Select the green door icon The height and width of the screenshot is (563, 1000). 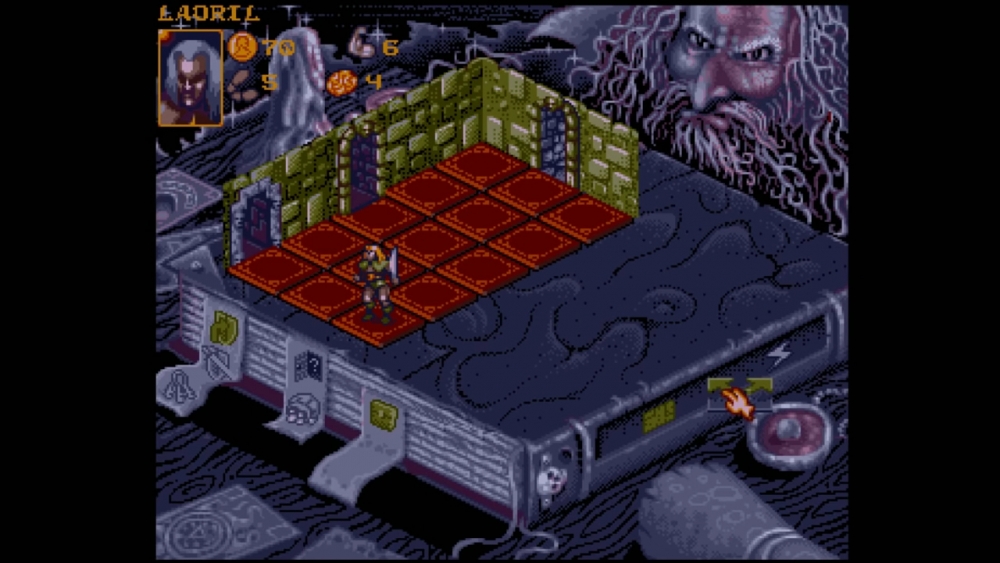224,325
